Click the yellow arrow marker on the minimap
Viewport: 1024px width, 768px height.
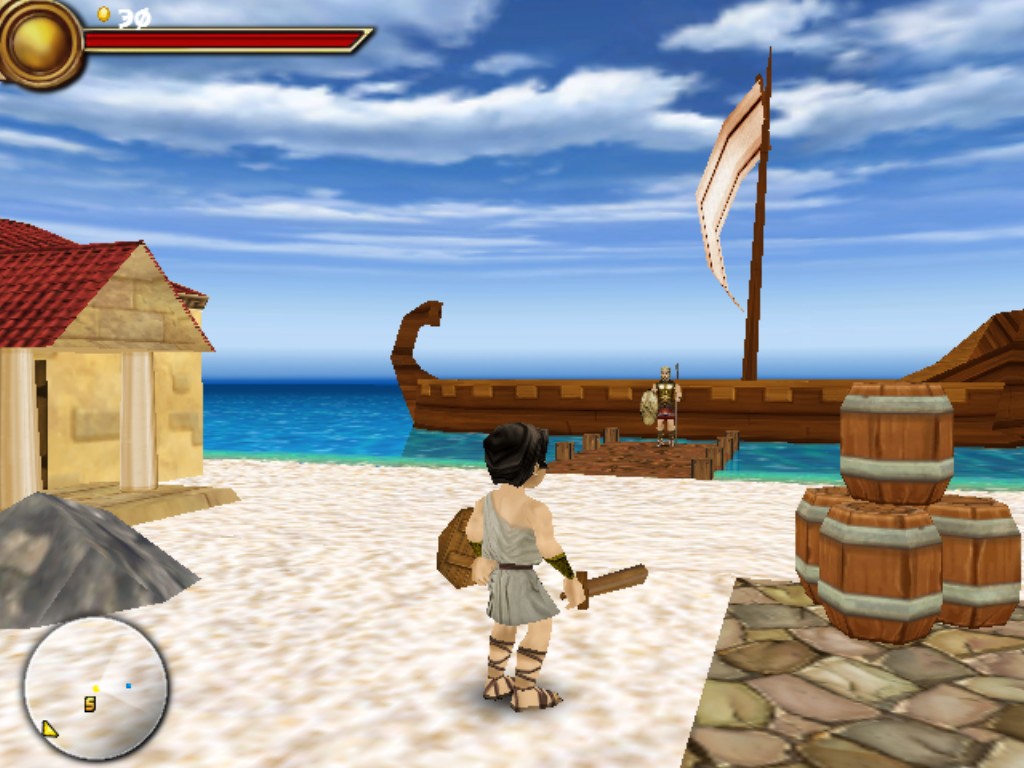48,728
